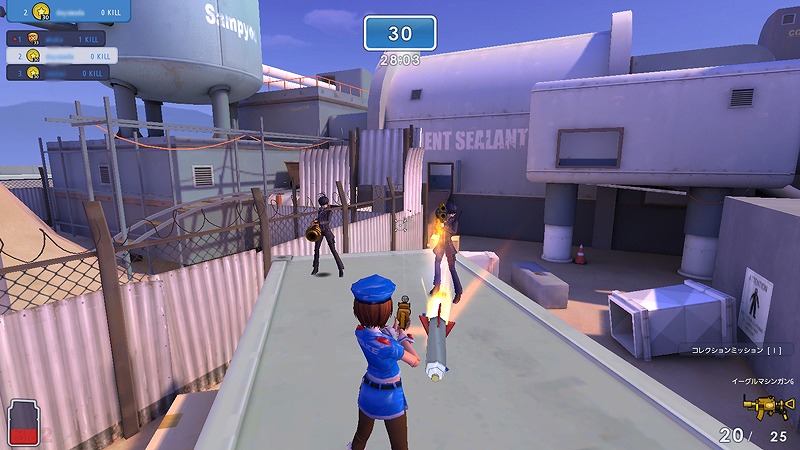Select the highlighted second-place scoreboard row

(x=62, y=55)
